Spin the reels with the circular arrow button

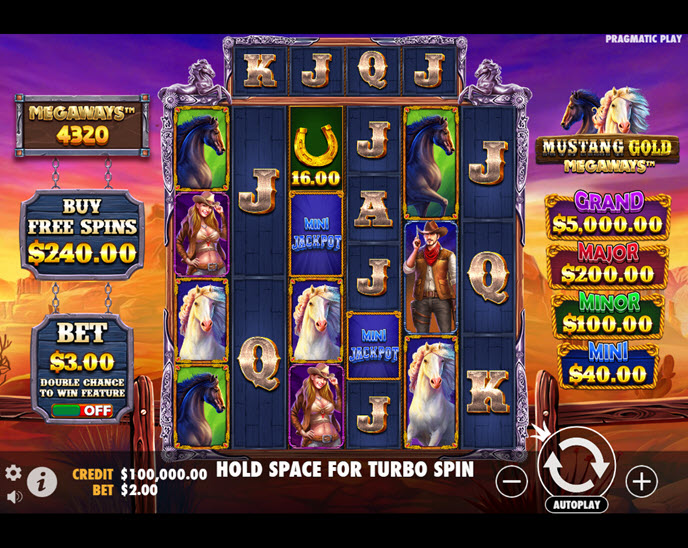[x=576, y=464]
